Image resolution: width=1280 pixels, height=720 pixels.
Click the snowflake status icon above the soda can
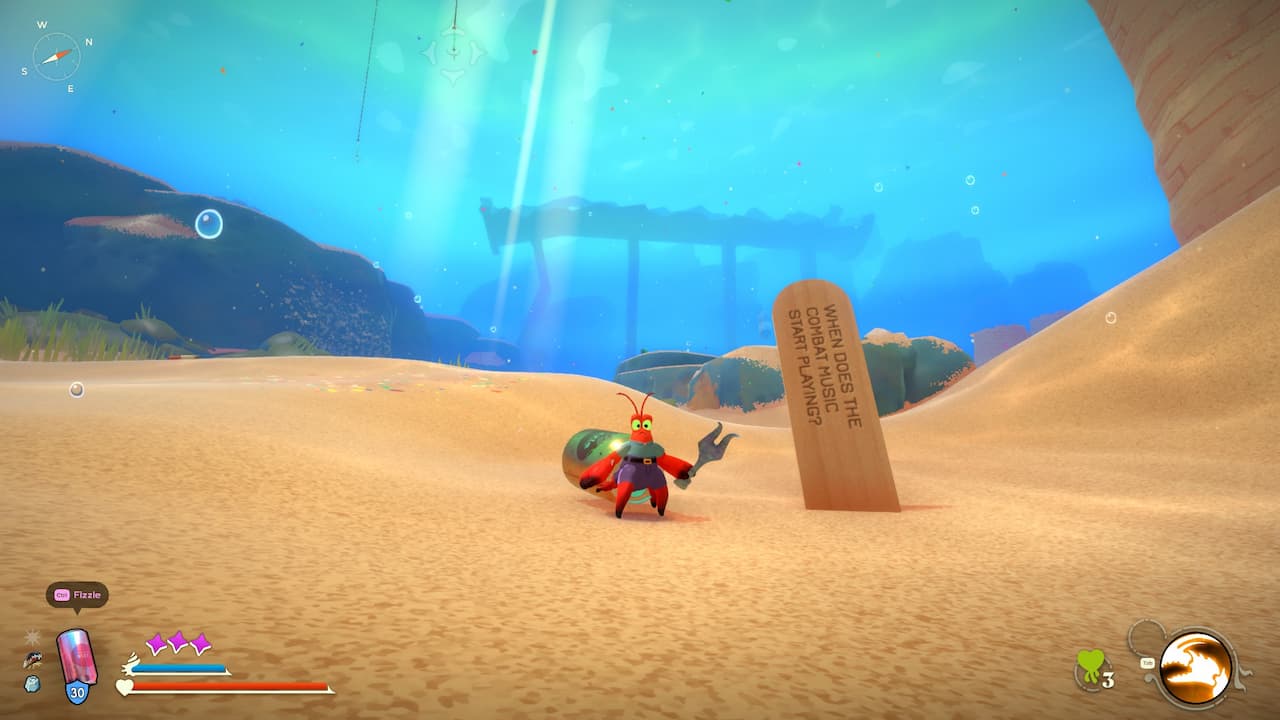coord(32,637)
